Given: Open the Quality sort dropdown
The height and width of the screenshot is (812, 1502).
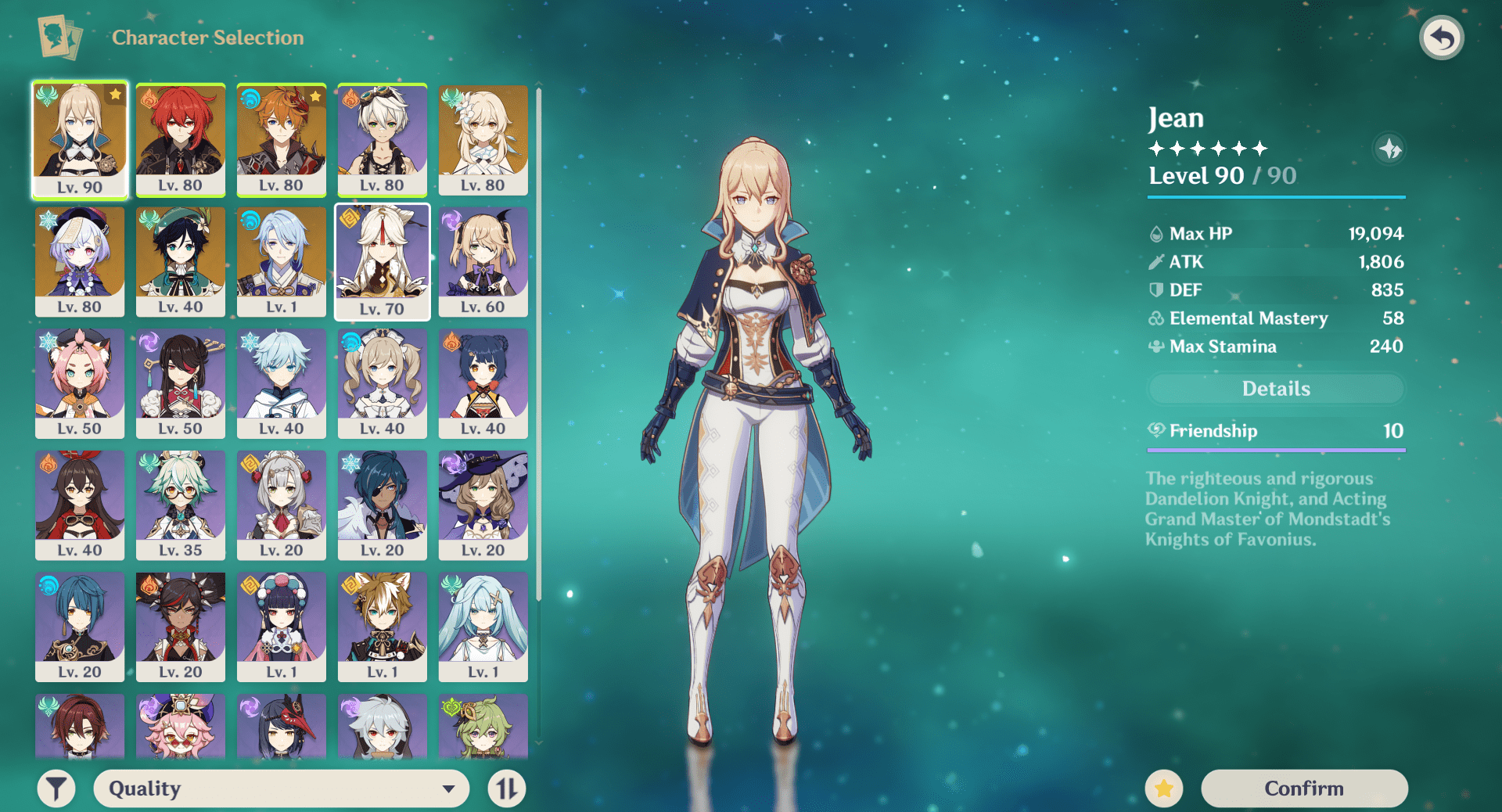Looking at the screenshot, I should point(282,789).
